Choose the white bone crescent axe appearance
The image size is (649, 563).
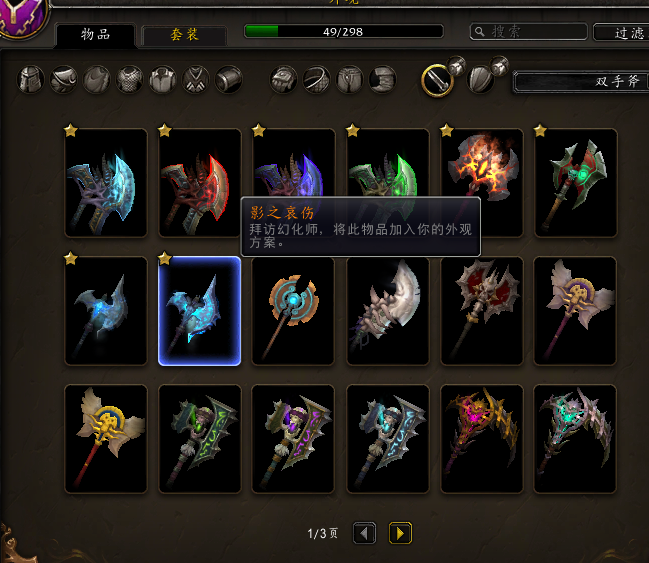[388, 311]
